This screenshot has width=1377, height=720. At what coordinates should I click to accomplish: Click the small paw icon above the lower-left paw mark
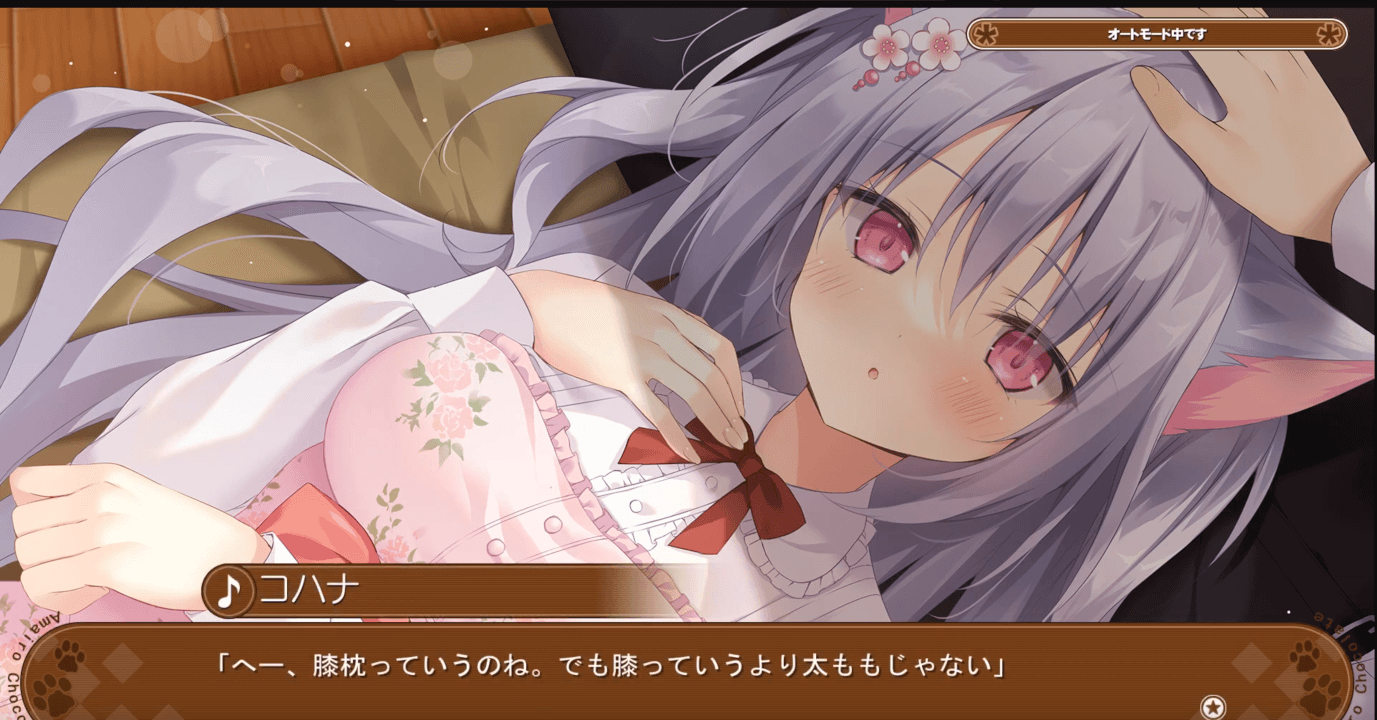point(67,656)
